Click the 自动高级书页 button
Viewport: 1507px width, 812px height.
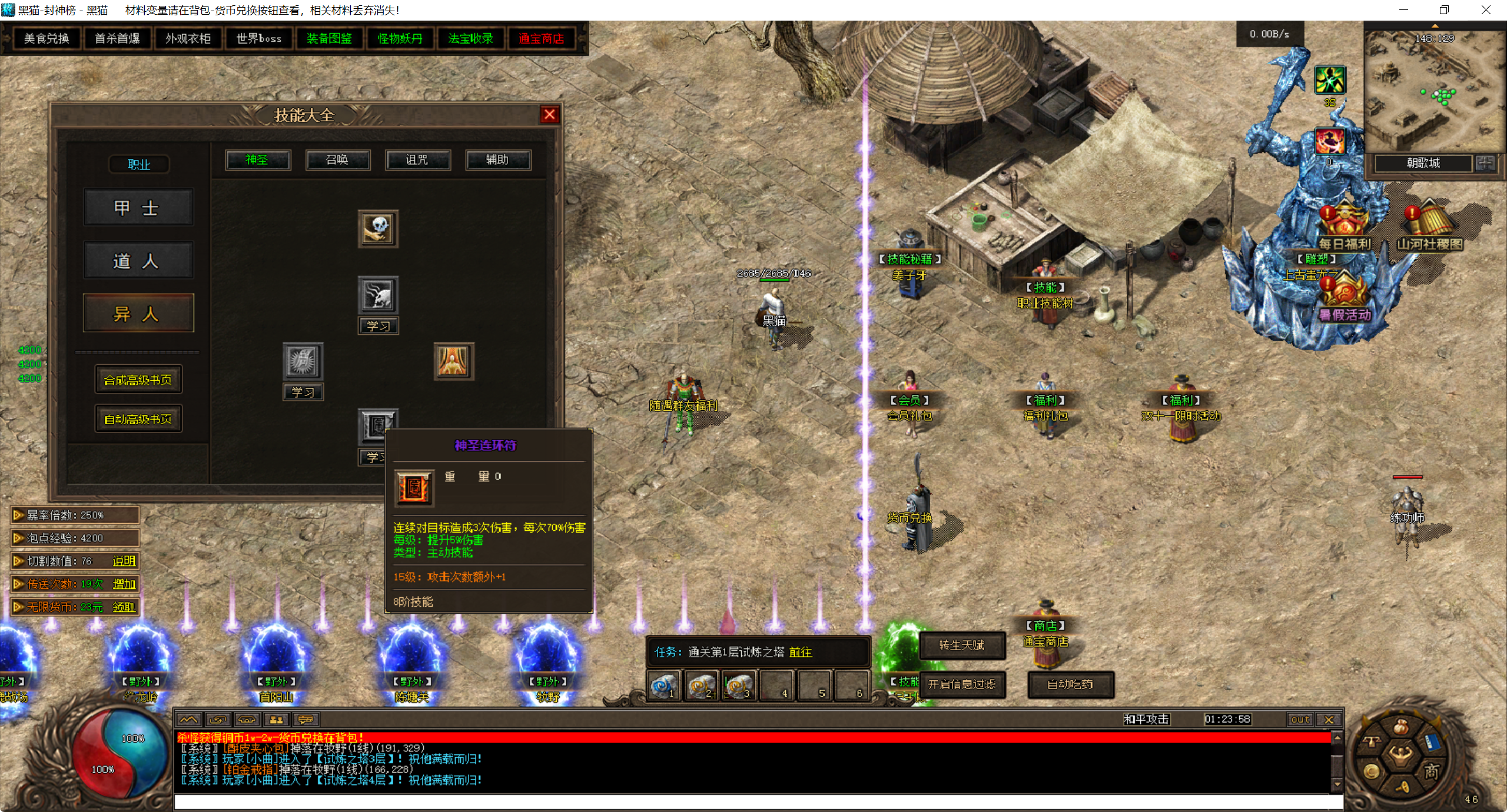click(138, 419)
